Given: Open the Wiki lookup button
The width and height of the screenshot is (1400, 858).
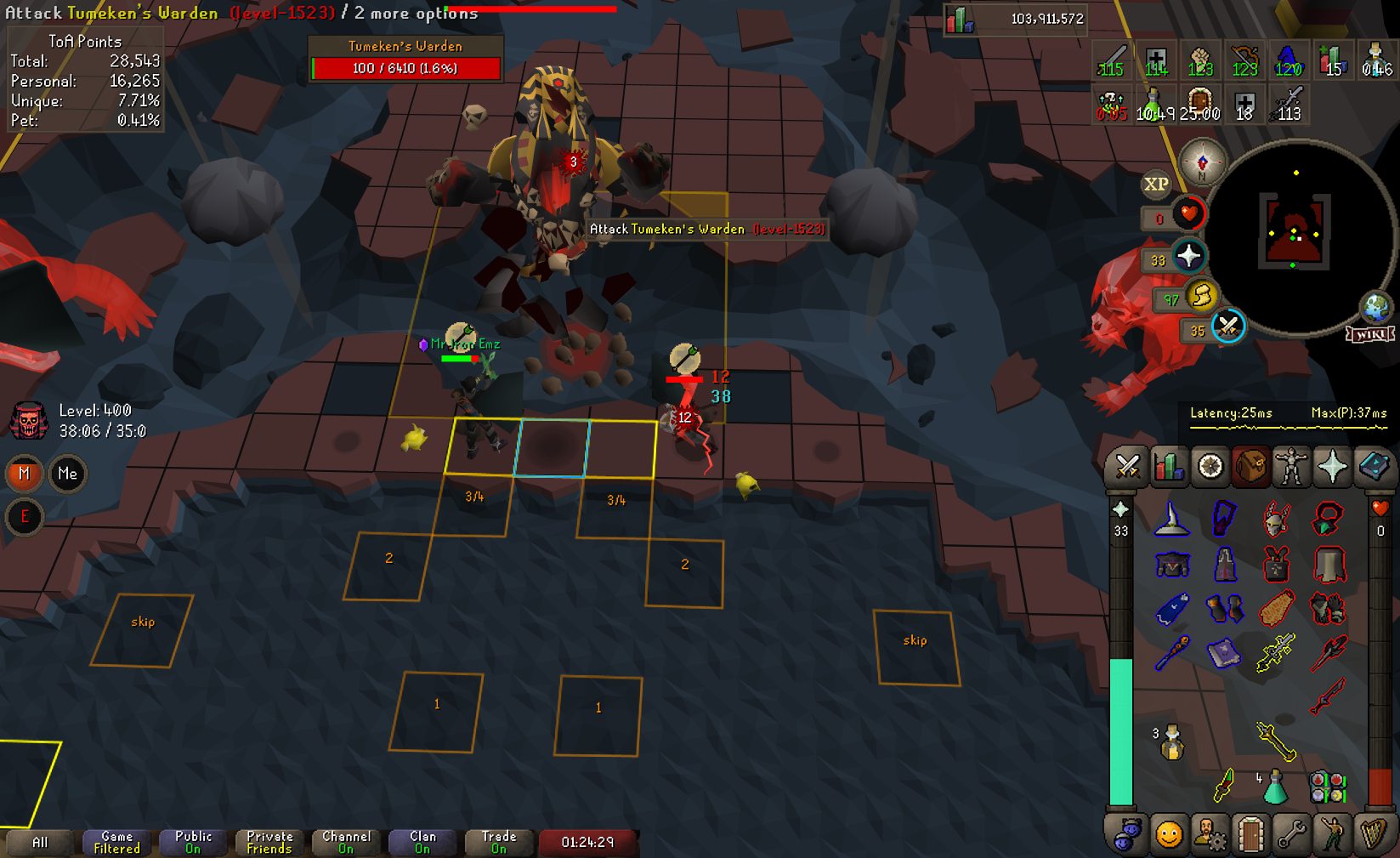Looking at the screenshot, I should (1370, 334).
